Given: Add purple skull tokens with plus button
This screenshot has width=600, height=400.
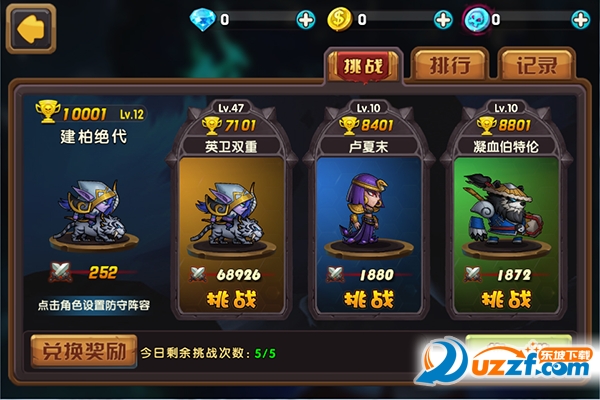Looking at the screenshot, I should (x=580, y=19).
